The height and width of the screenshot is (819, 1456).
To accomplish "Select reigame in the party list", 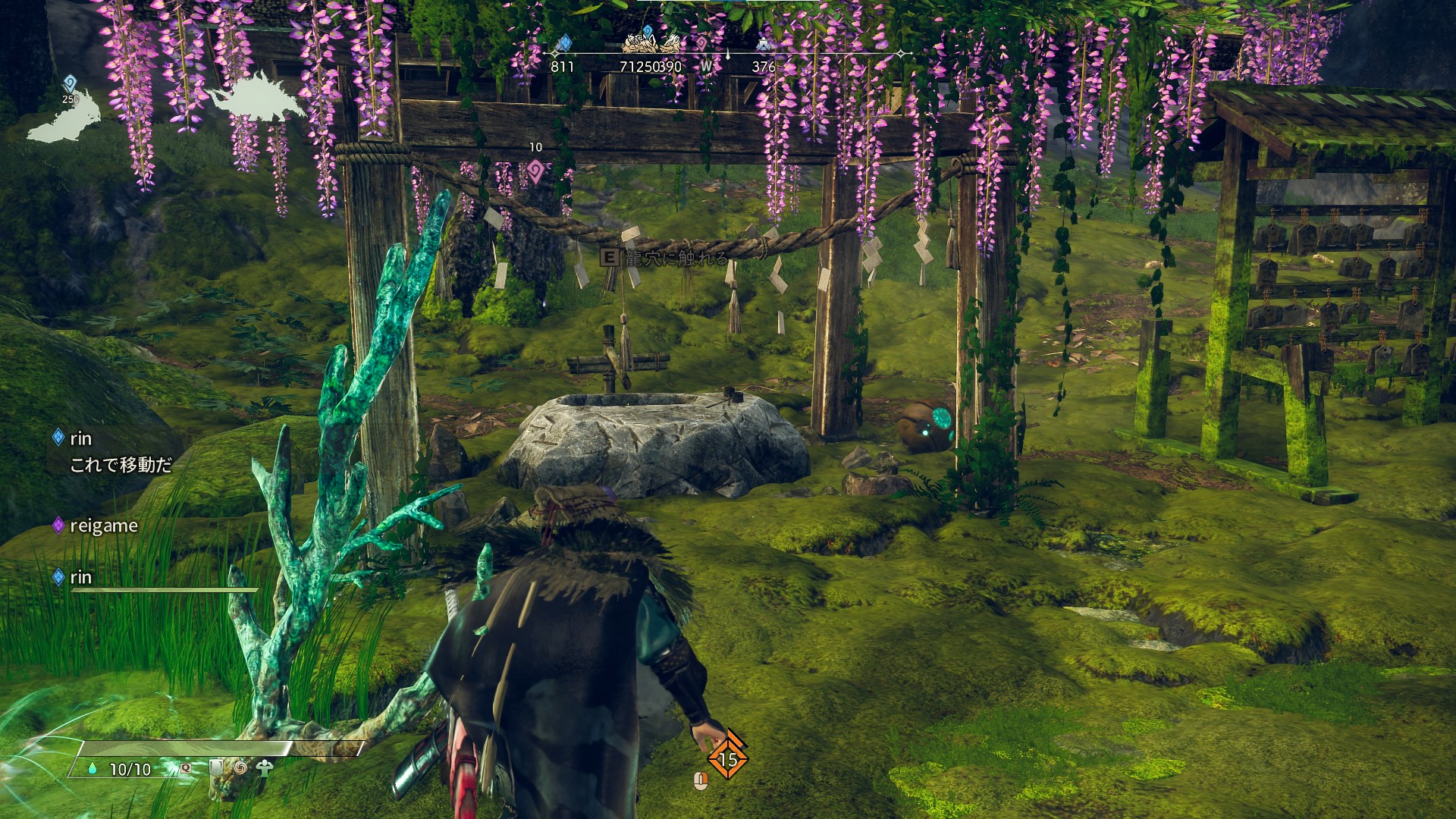I will pos(103,526).
